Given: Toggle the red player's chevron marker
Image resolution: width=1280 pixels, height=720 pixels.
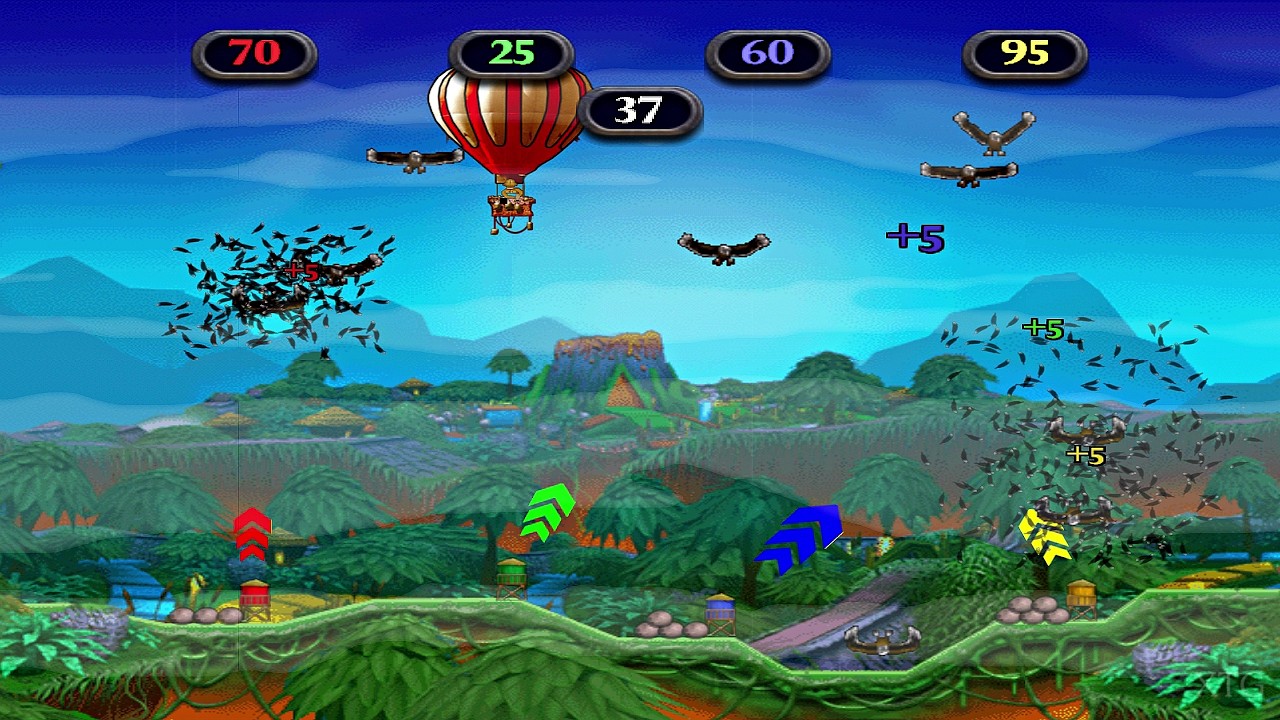Looking at the screenshot, I should click(250, 537).
